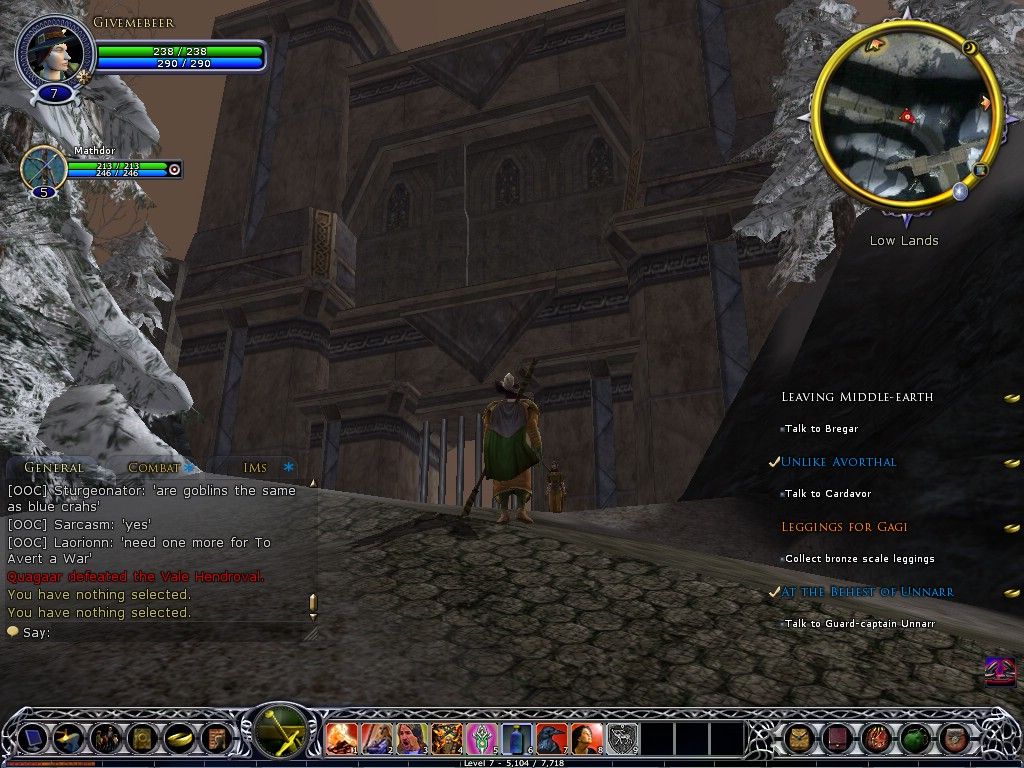Activate the flaming skill in slot 1

coord(341,738)
